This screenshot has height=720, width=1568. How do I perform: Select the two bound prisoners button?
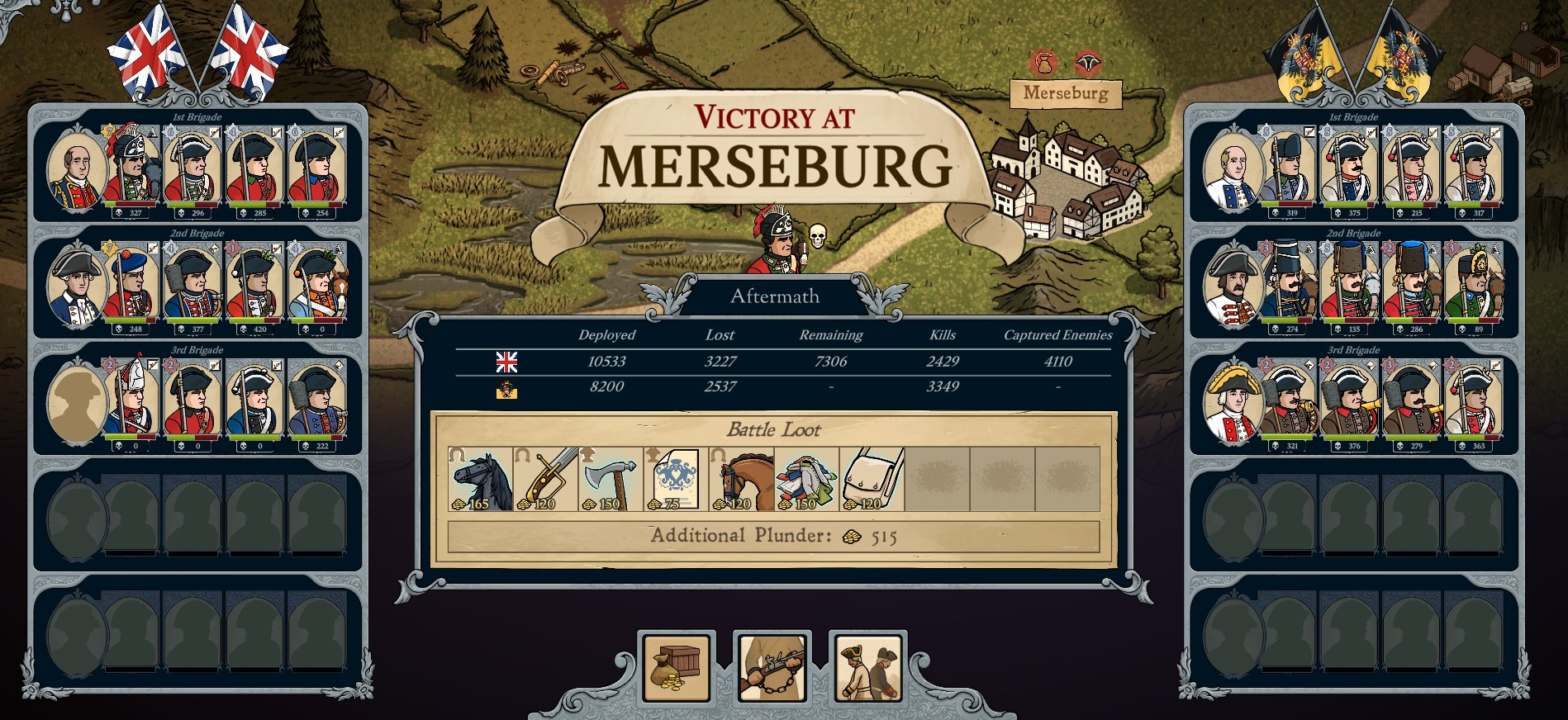point(867,667)
